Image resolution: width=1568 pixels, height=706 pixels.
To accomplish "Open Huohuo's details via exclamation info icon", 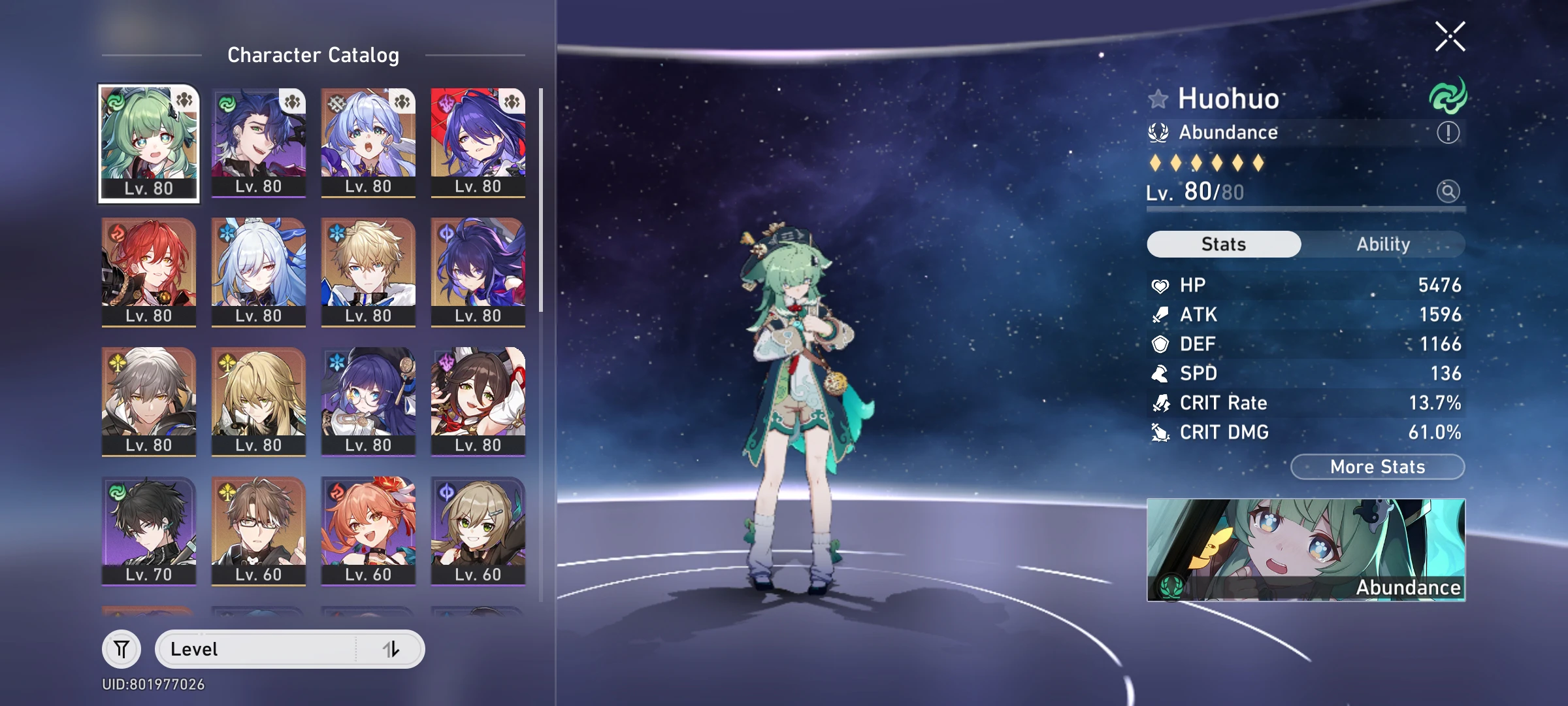I will tap(1448, 133).
